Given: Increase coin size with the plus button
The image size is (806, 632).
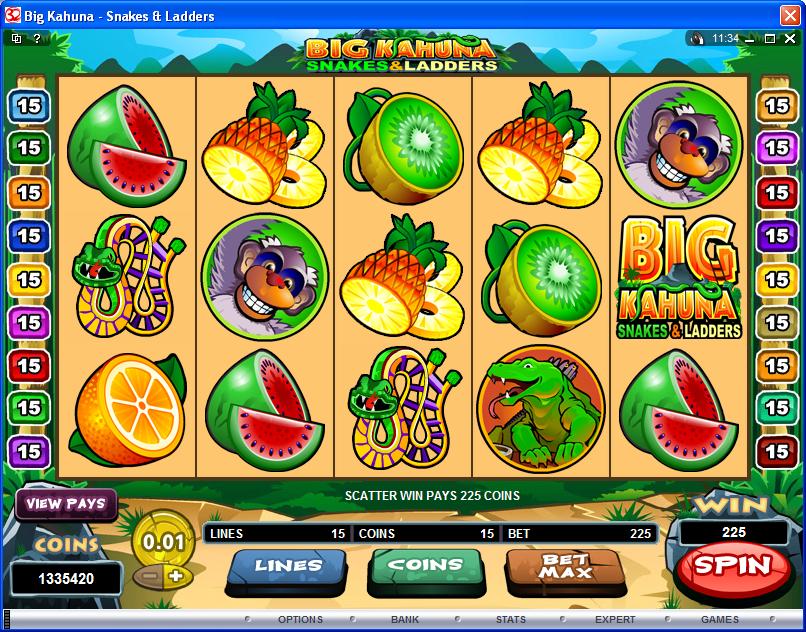Looking at the screenshot, I should pyautogui.click(x=176, y=576).
